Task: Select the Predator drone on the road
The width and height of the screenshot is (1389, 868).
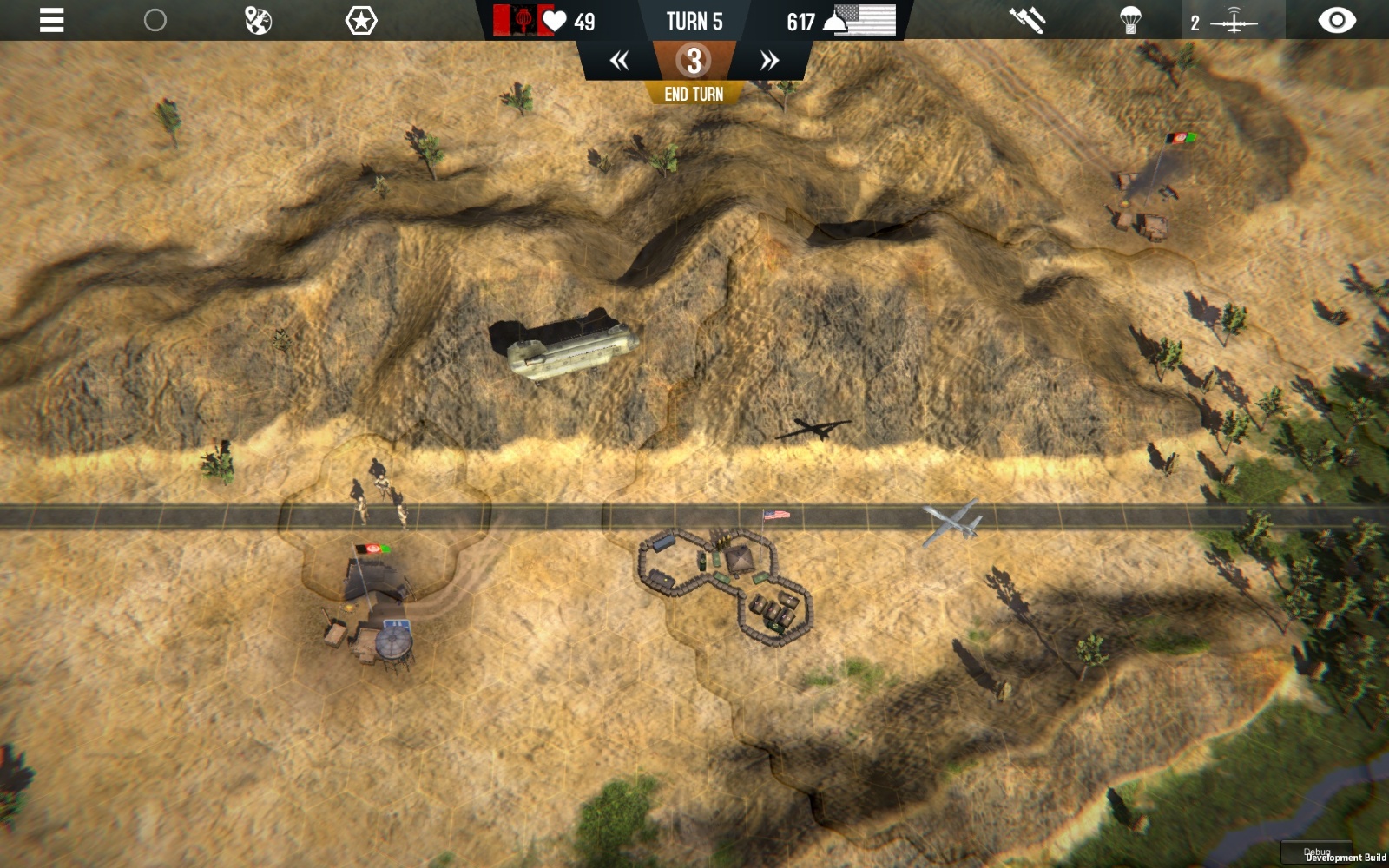Action: click(x=952, y=518)
